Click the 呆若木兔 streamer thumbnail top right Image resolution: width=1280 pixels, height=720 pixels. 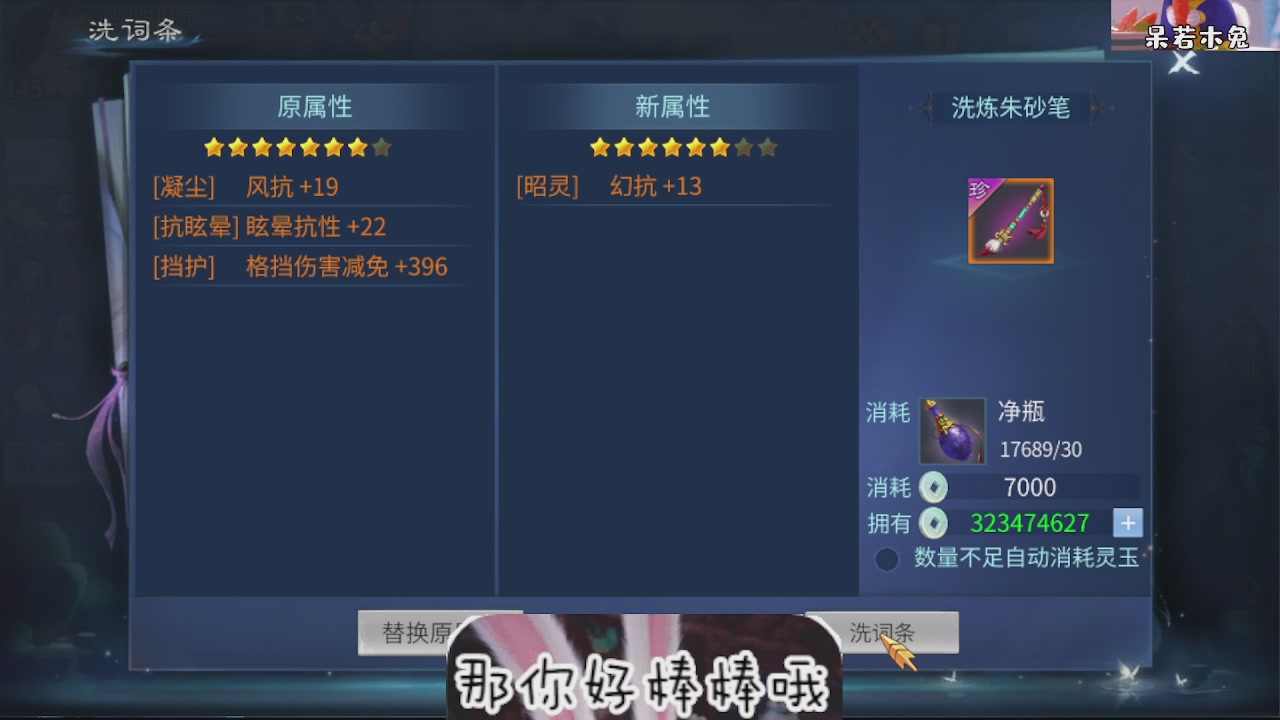[x=1195, y=27]
